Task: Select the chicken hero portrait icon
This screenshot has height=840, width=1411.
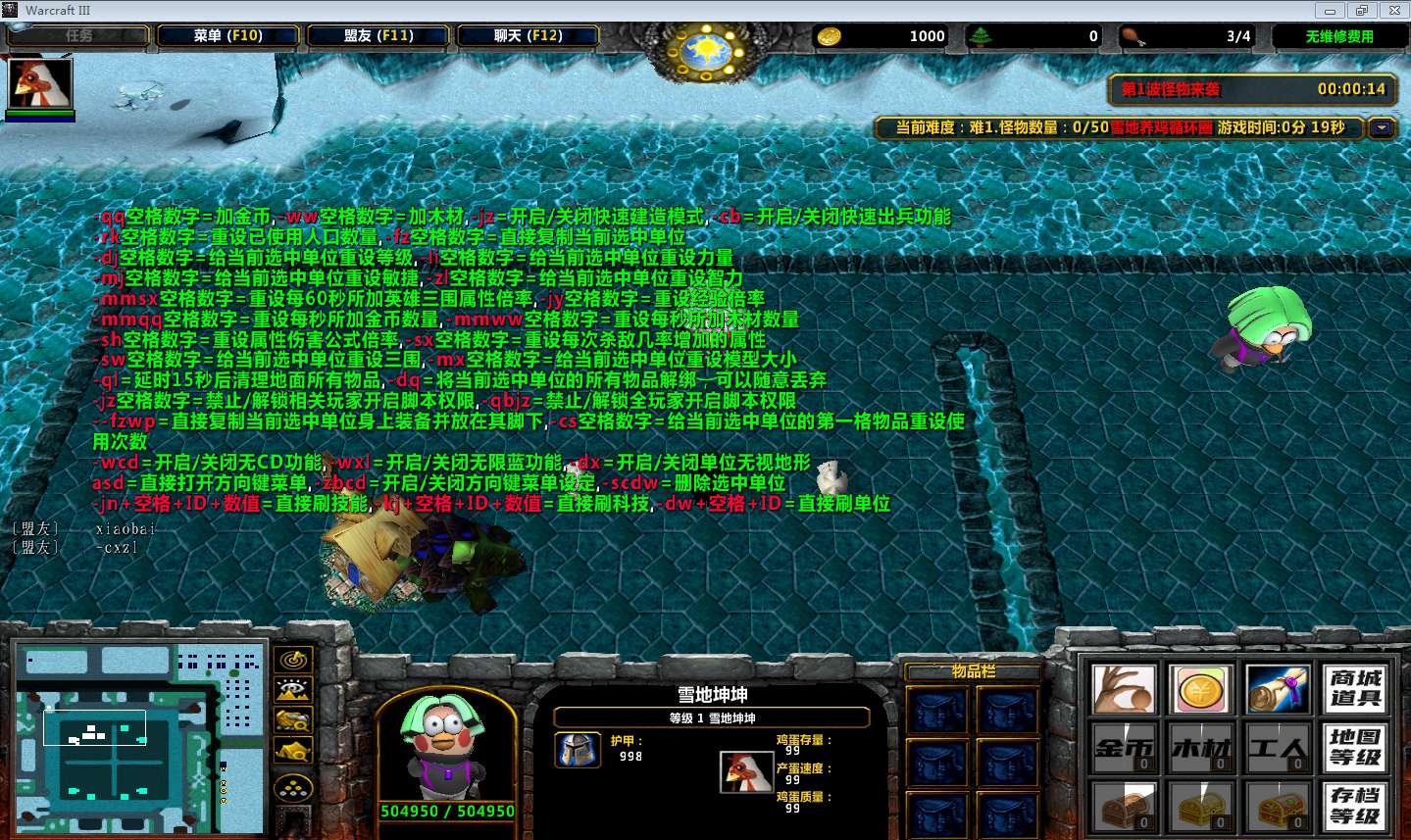Action: 40,84
